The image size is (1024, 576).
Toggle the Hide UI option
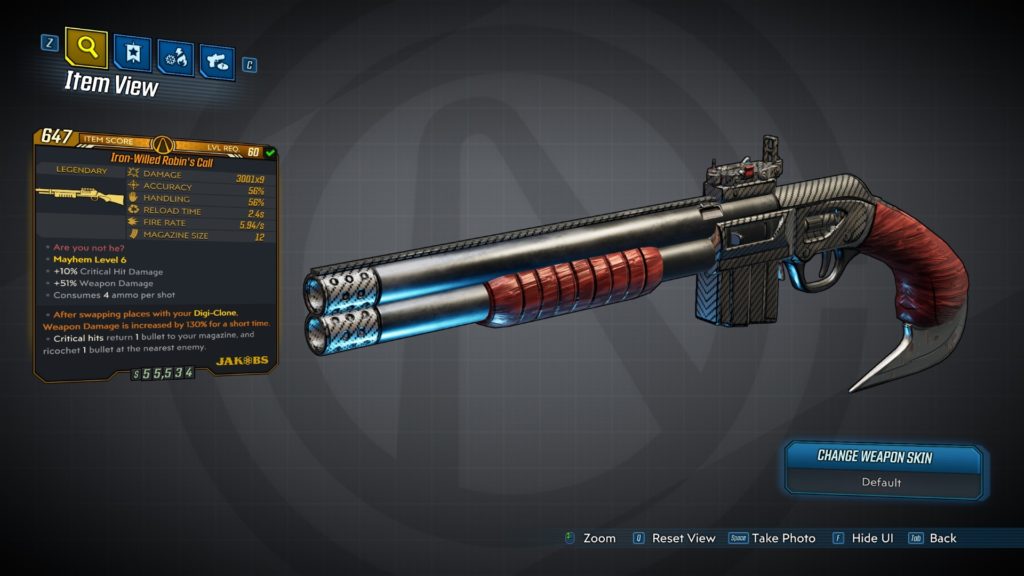(872, 538)
